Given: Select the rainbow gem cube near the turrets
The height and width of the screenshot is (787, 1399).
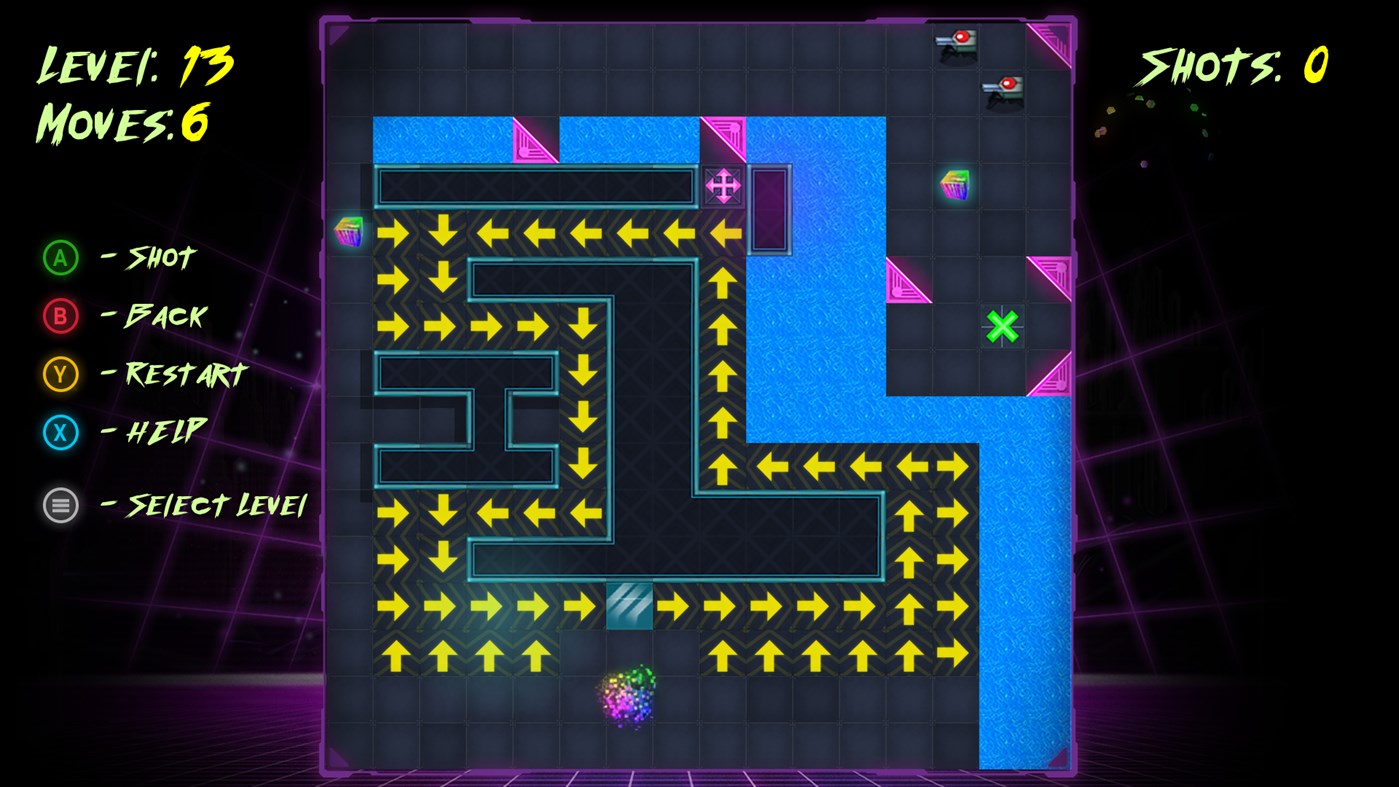Looking at the screenshot, I should [x=952, y=186].
